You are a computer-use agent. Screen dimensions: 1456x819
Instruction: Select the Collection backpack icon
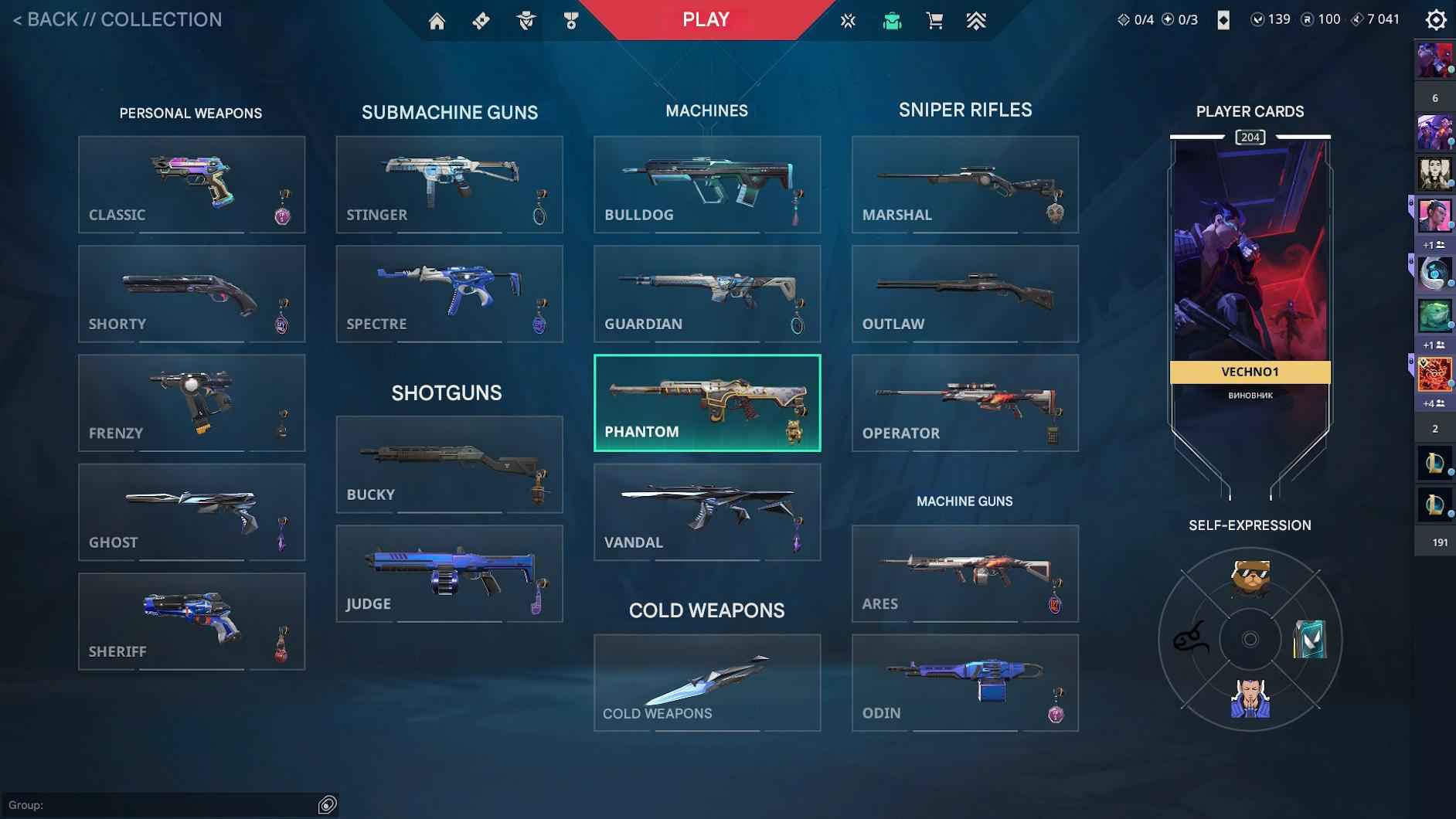[892, 19]
